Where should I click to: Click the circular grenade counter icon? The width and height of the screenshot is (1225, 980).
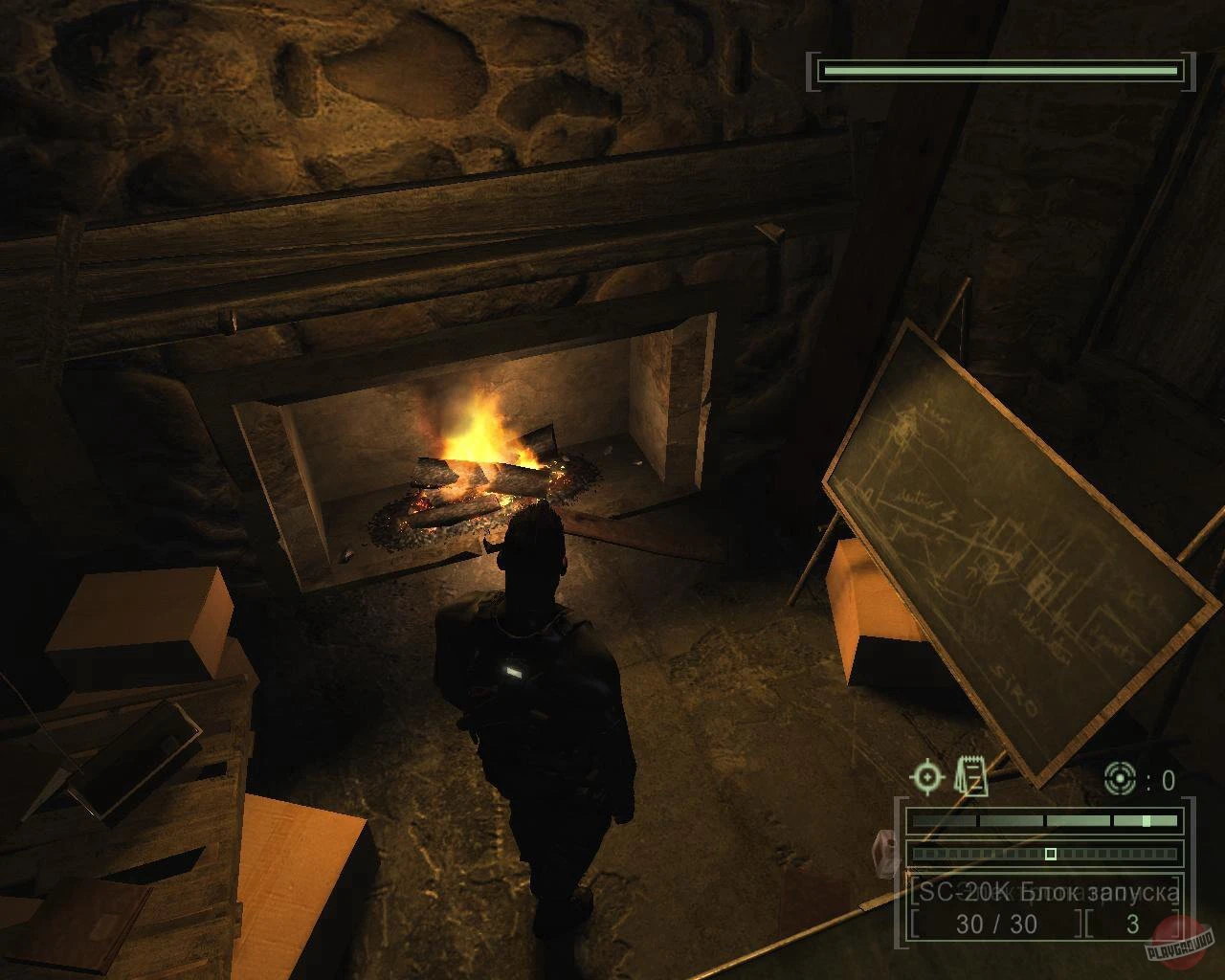(x=1120, y=778)
